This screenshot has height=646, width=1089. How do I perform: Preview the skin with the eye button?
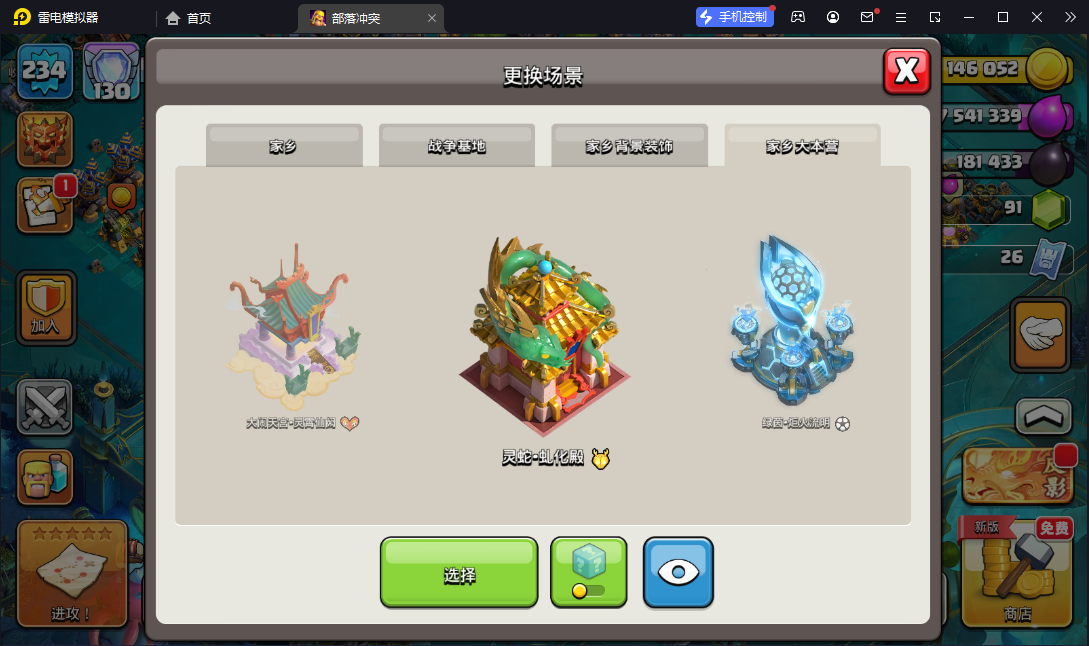pyautogui.click(x=678, y=573)
